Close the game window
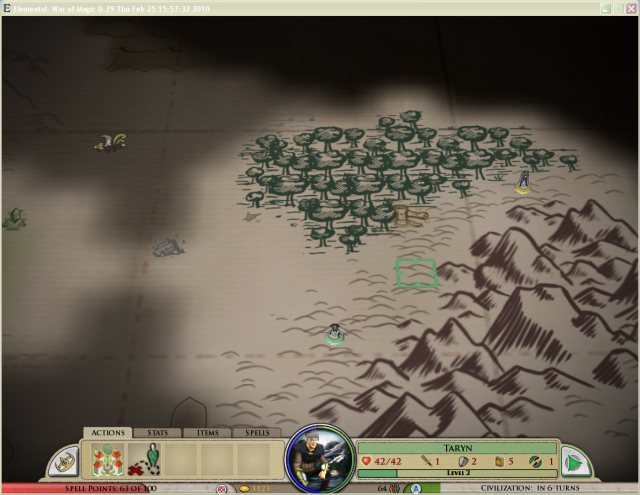The image size is (640, 495). tap(630, 7)
